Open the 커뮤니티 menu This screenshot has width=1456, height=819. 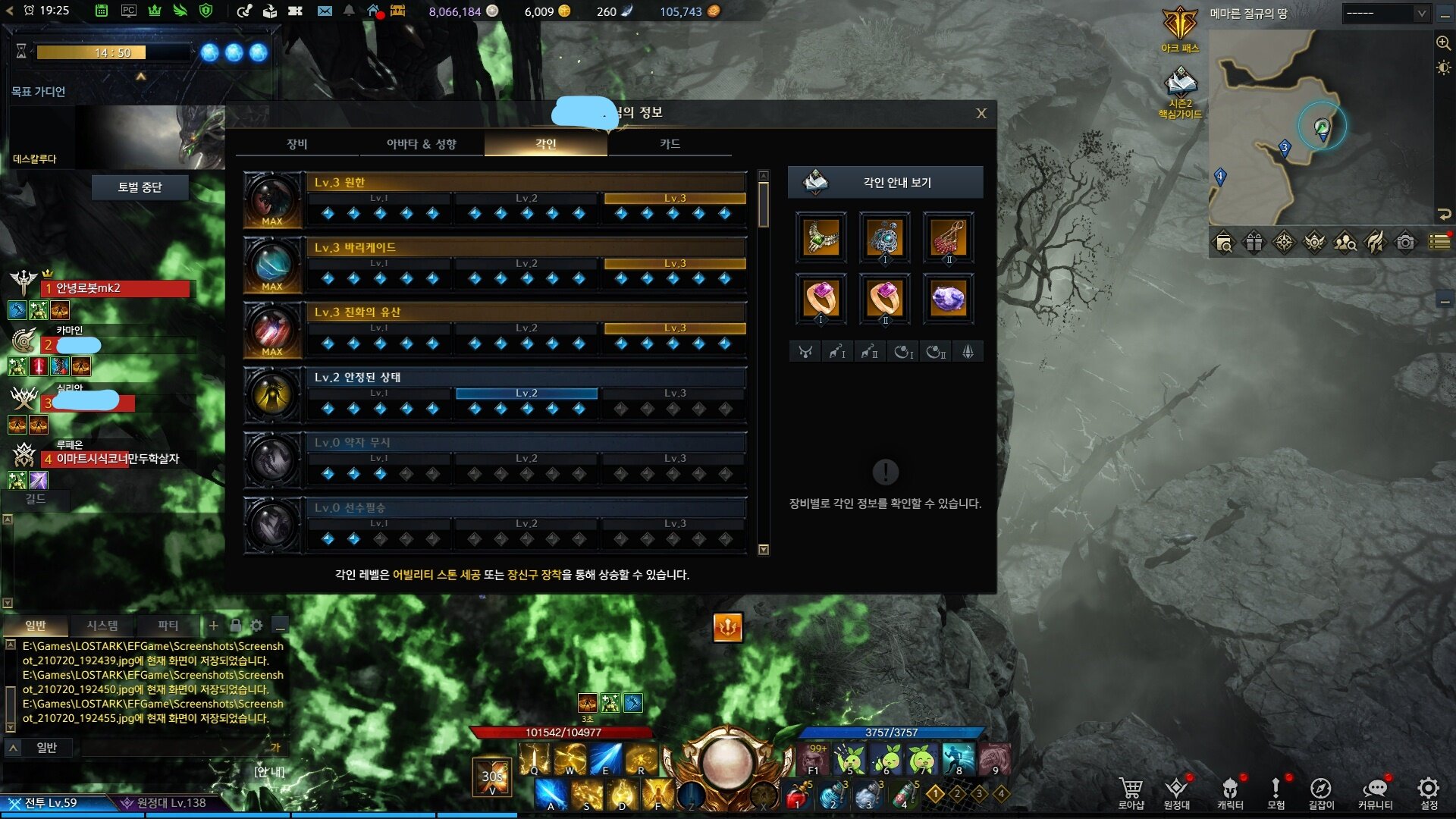click(x=1375, y=792)
